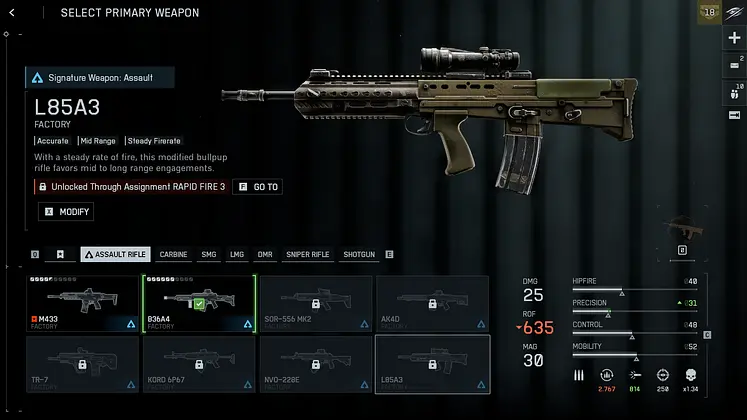Viewport: 747px width, 420px height.
Task: Switch to the Carbine category
Action: [x=174, y=255]
